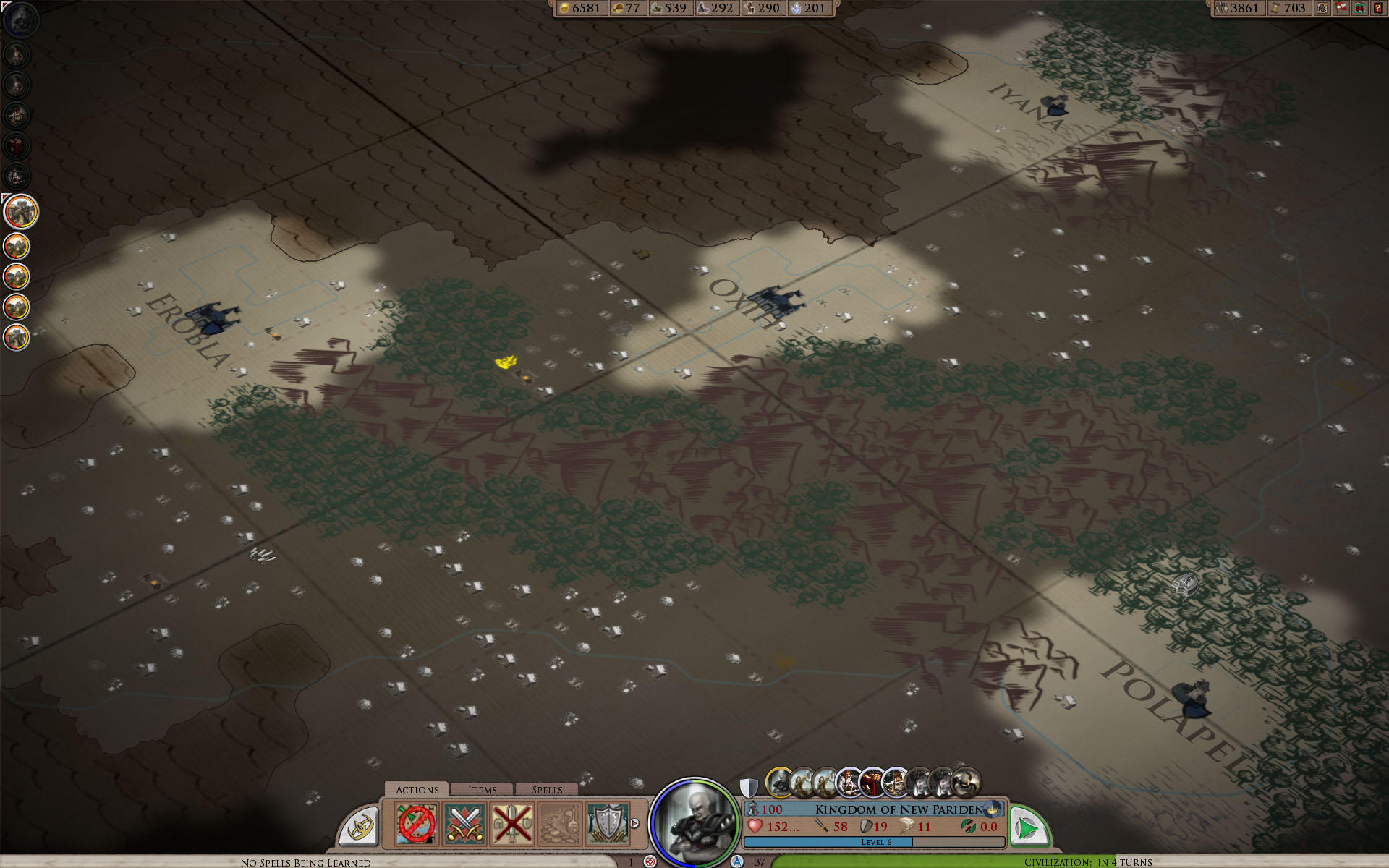Image resolution: width=1389 pixels, height=868 pixels.
Task: Open the knight portrait icon in the top bar
Action: tap(1322, 8)
